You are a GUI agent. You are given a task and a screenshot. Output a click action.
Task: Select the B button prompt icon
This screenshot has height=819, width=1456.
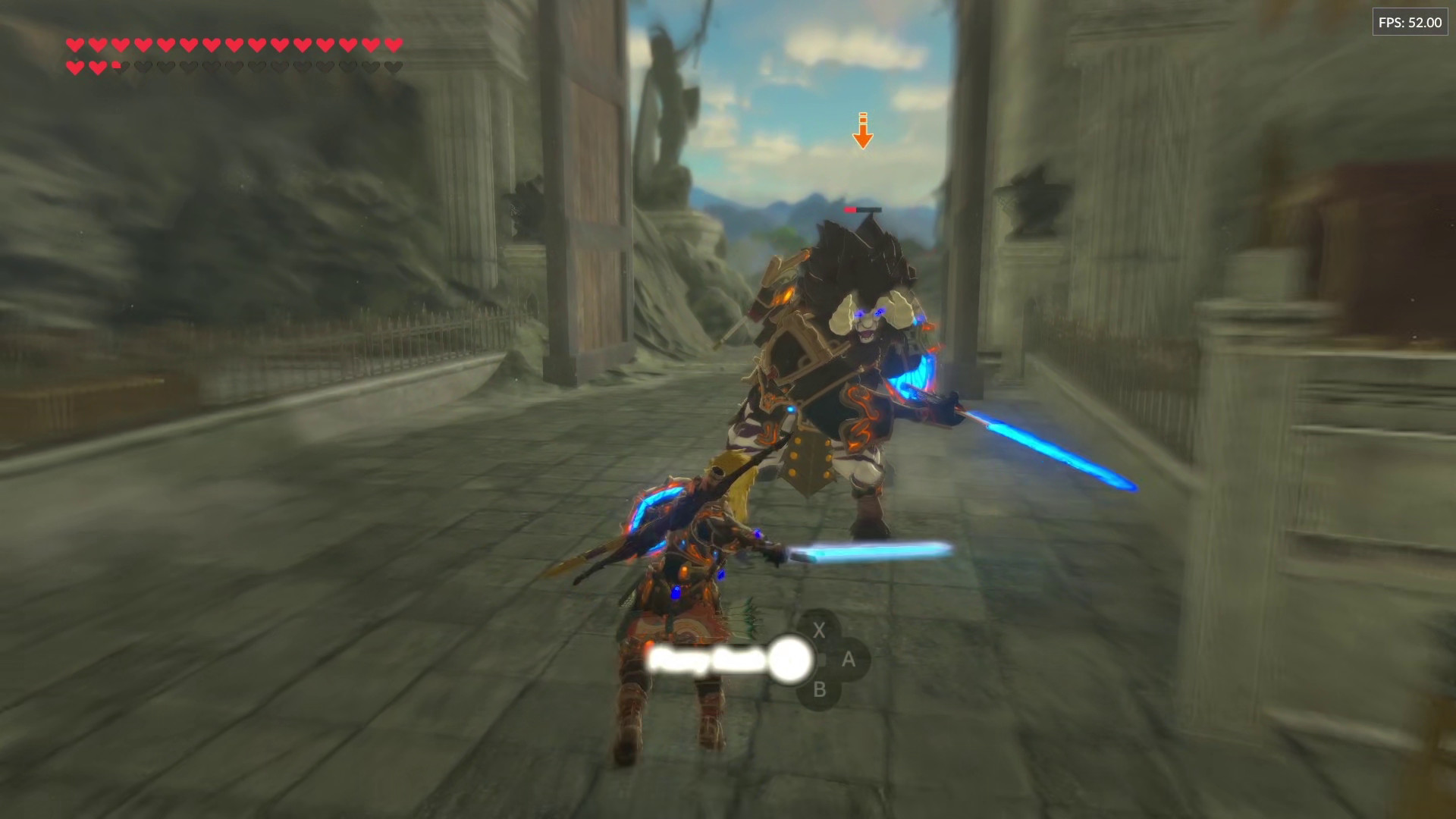coord(819,690)
